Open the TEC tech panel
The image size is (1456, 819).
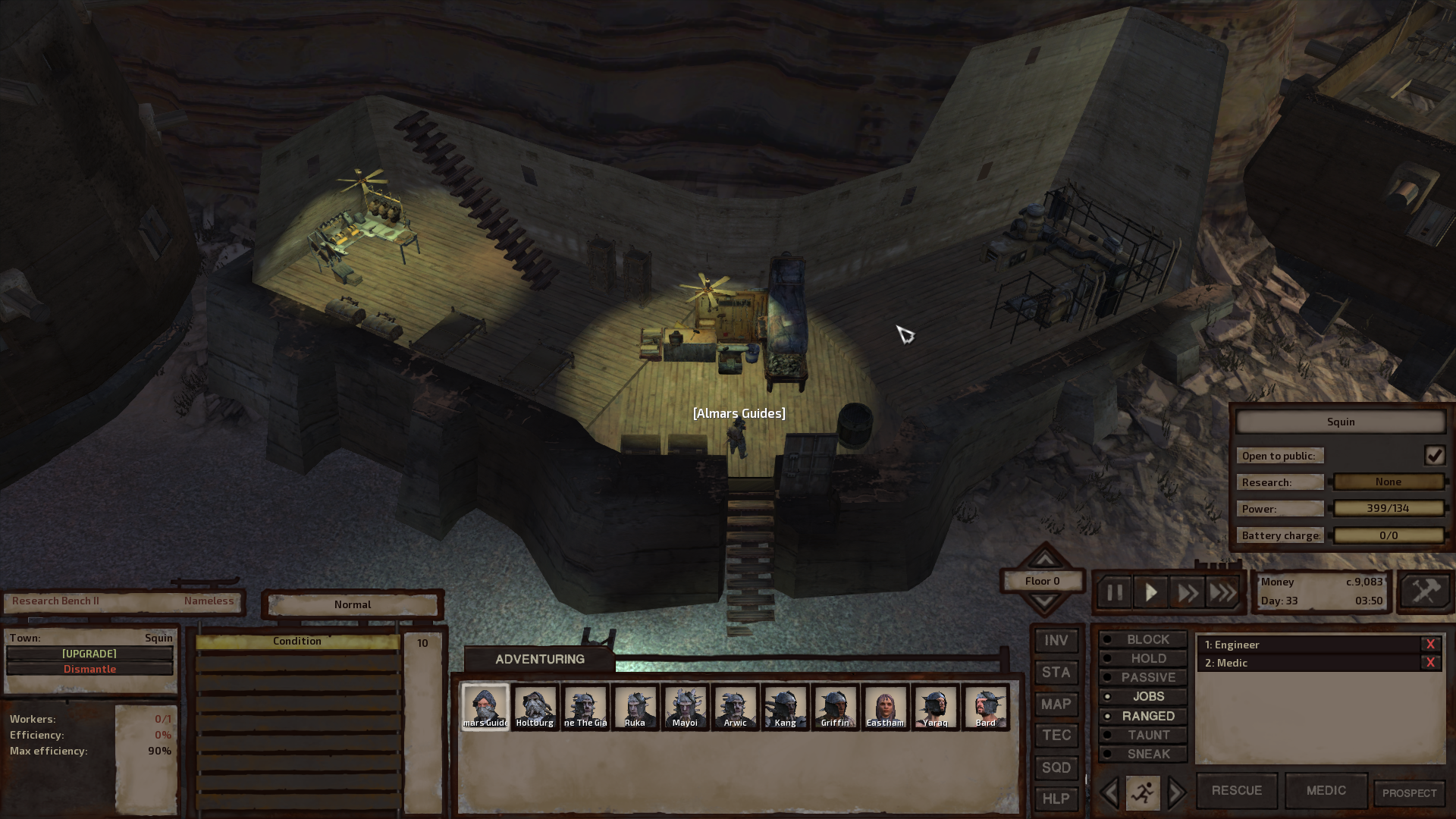[1056, 736]
